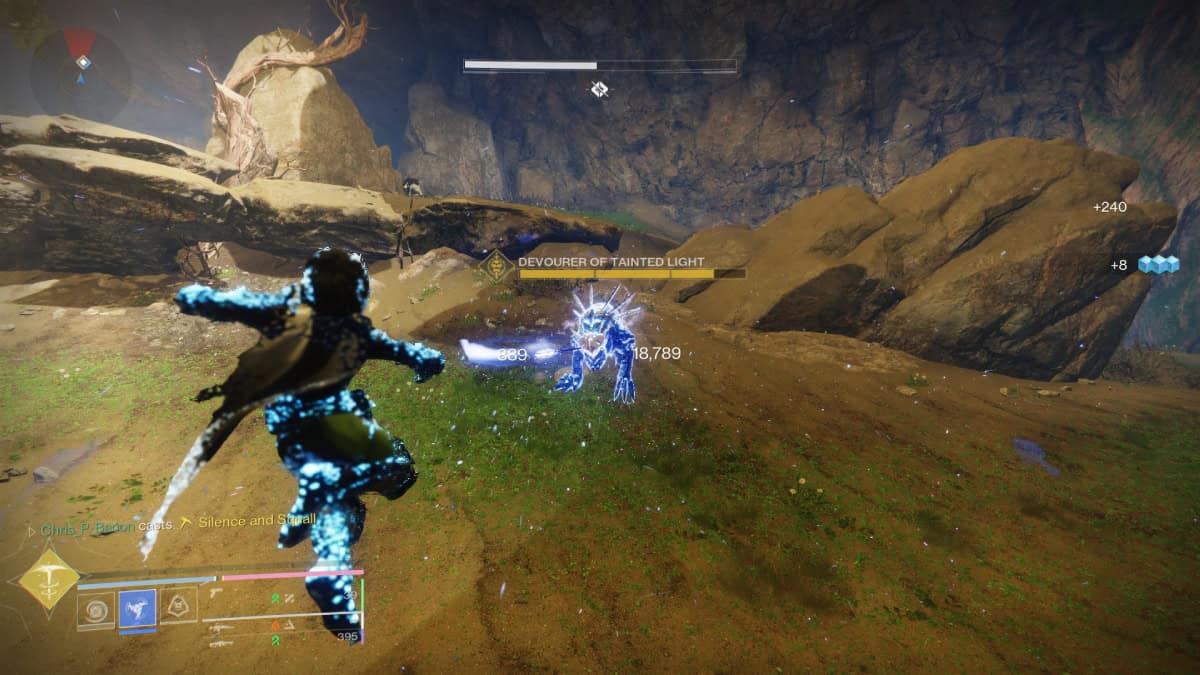Click the circular radar in the corner
The image size is (1200, 675).
pos(80,73)
